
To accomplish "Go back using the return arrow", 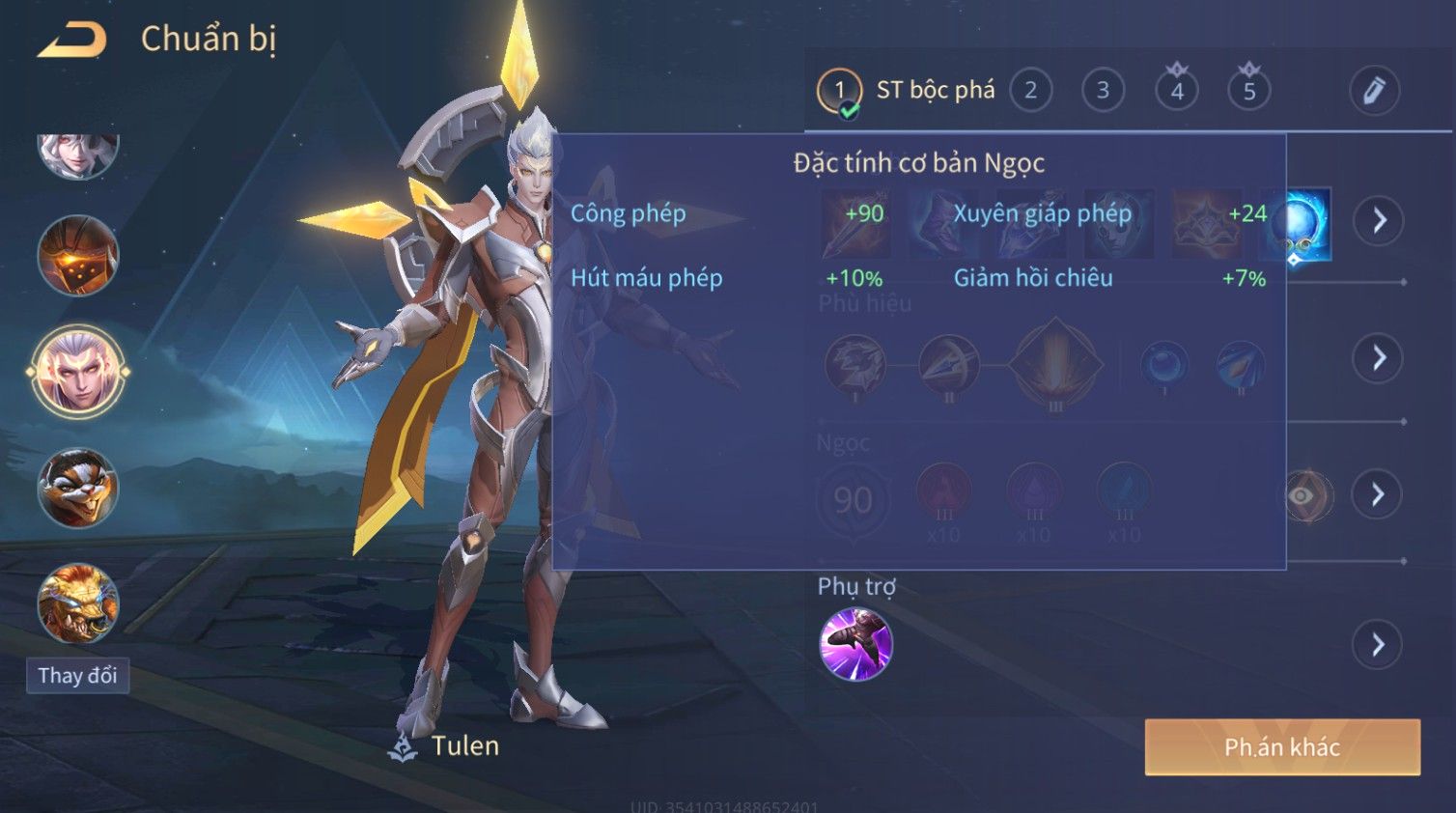I will [72, 40].
